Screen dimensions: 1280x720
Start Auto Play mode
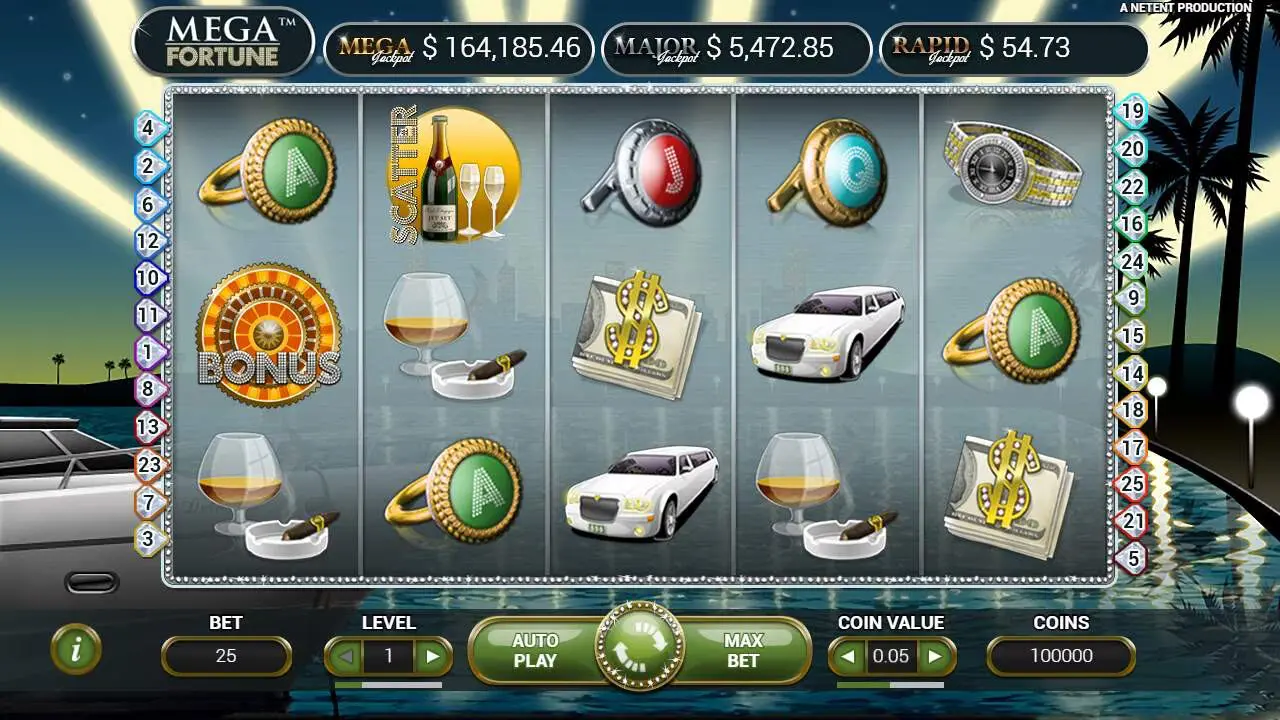(x=535, y=650)
